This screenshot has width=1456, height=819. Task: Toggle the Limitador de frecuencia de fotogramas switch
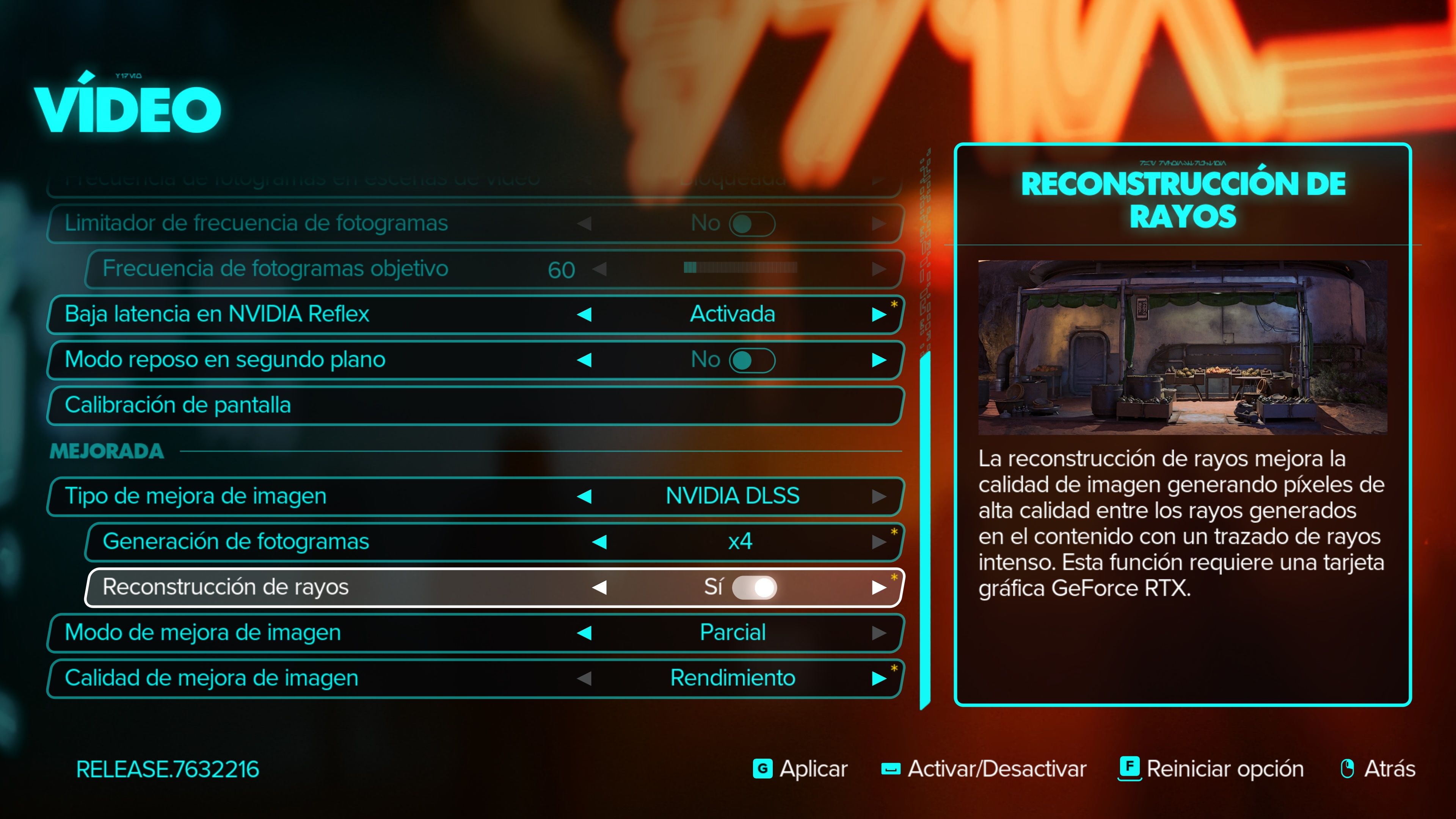(x=752, y=224)
